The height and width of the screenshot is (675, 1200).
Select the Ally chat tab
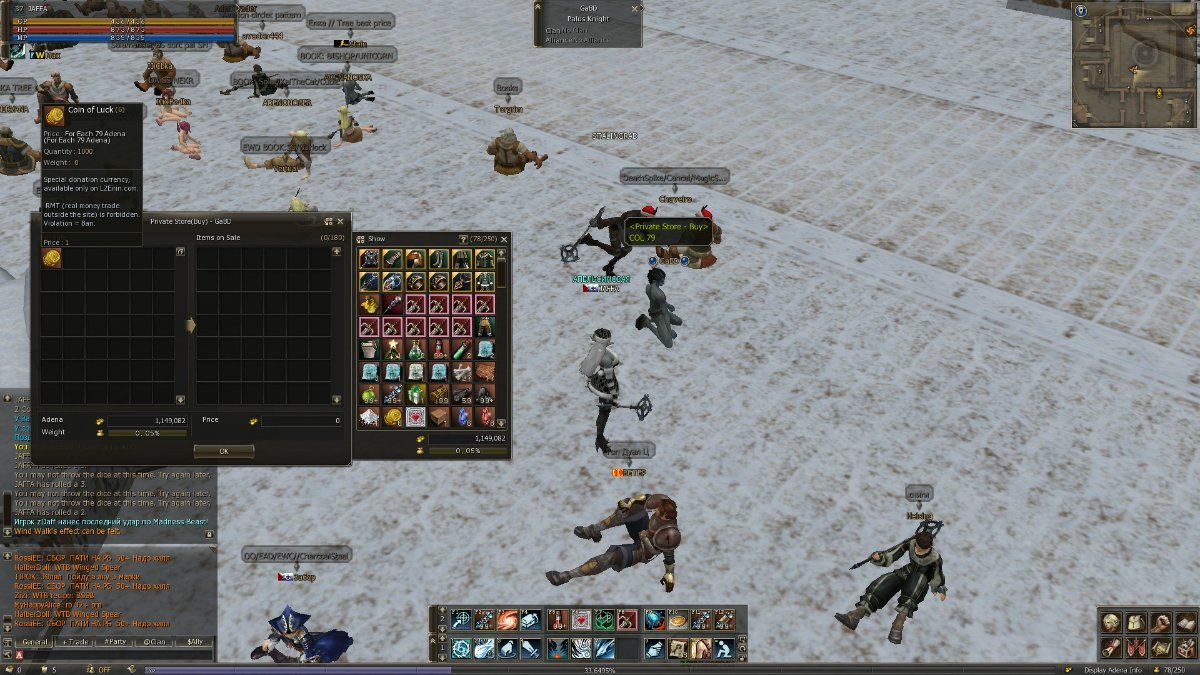(194, 641)
